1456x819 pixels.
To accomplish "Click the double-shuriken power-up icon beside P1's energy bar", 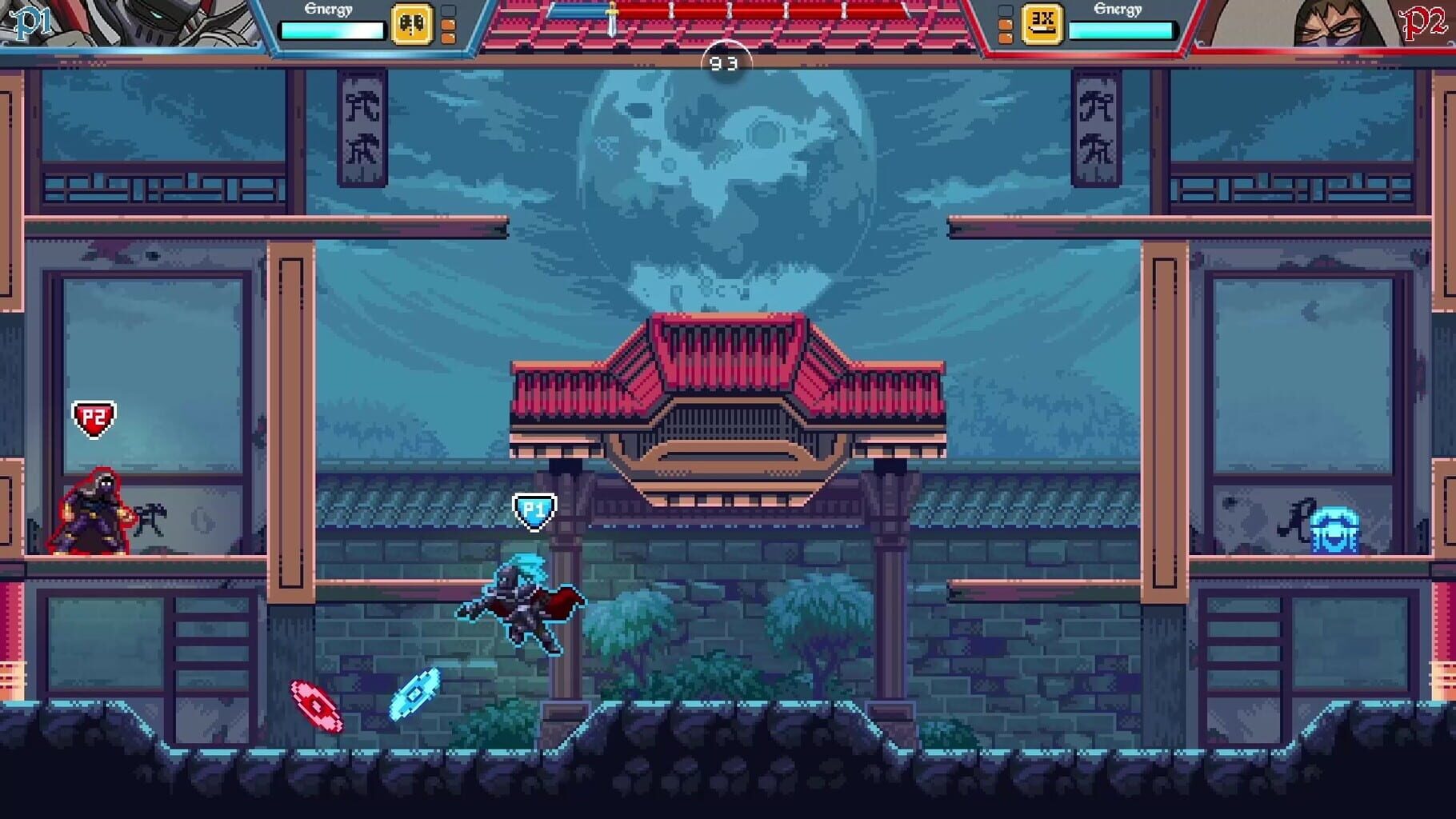I will tap(412, 24).
